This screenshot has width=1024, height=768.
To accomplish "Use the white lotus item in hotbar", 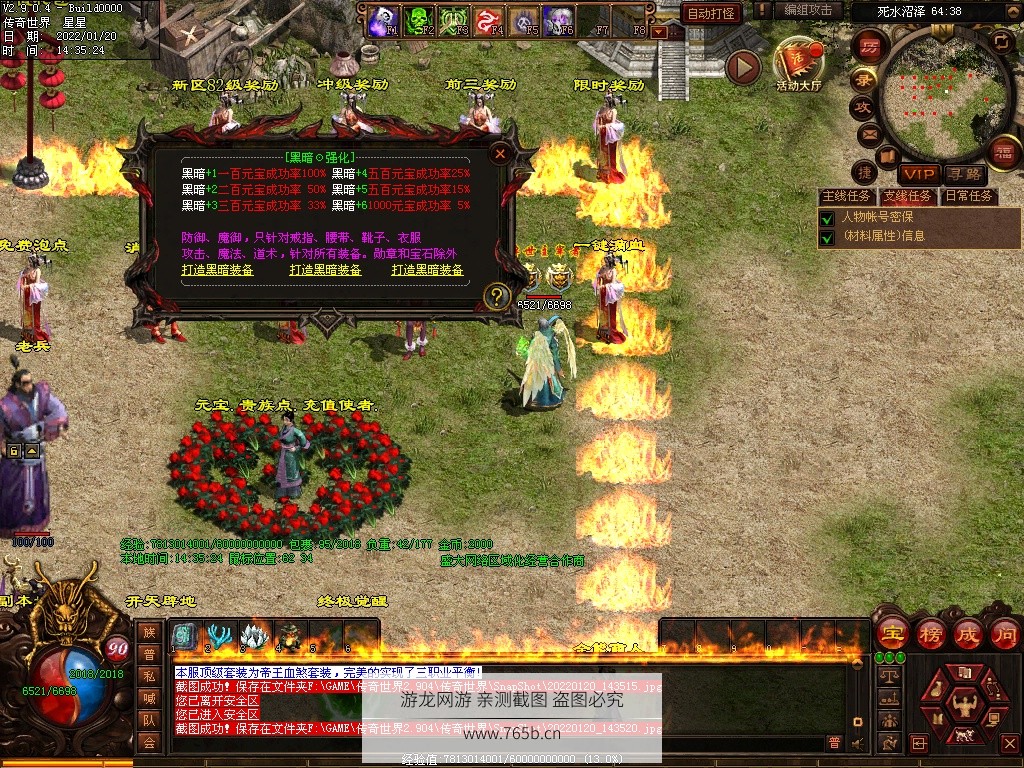I will pos(254,636).
